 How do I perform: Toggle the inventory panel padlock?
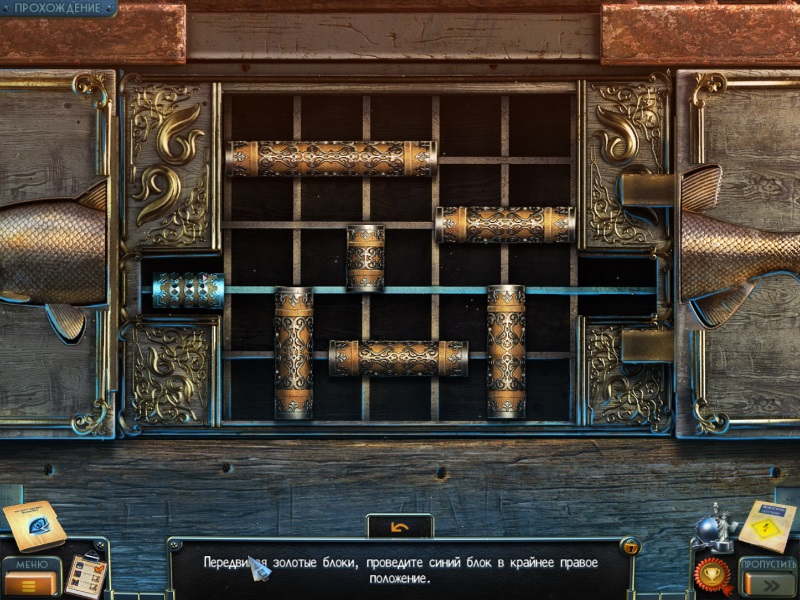[630, 547]
